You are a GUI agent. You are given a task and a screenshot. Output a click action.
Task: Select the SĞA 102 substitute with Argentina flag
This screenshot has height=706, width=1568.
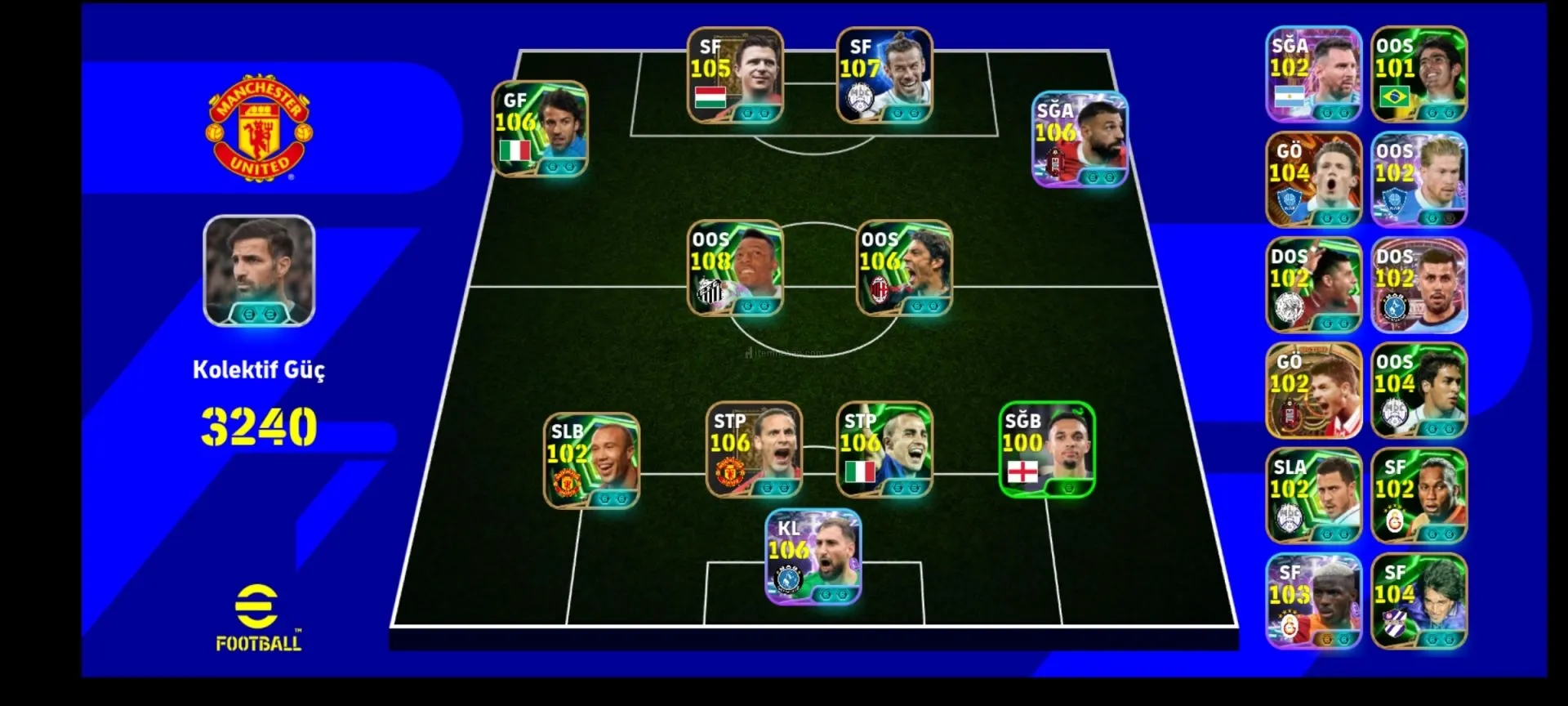tap(1313, 74)
